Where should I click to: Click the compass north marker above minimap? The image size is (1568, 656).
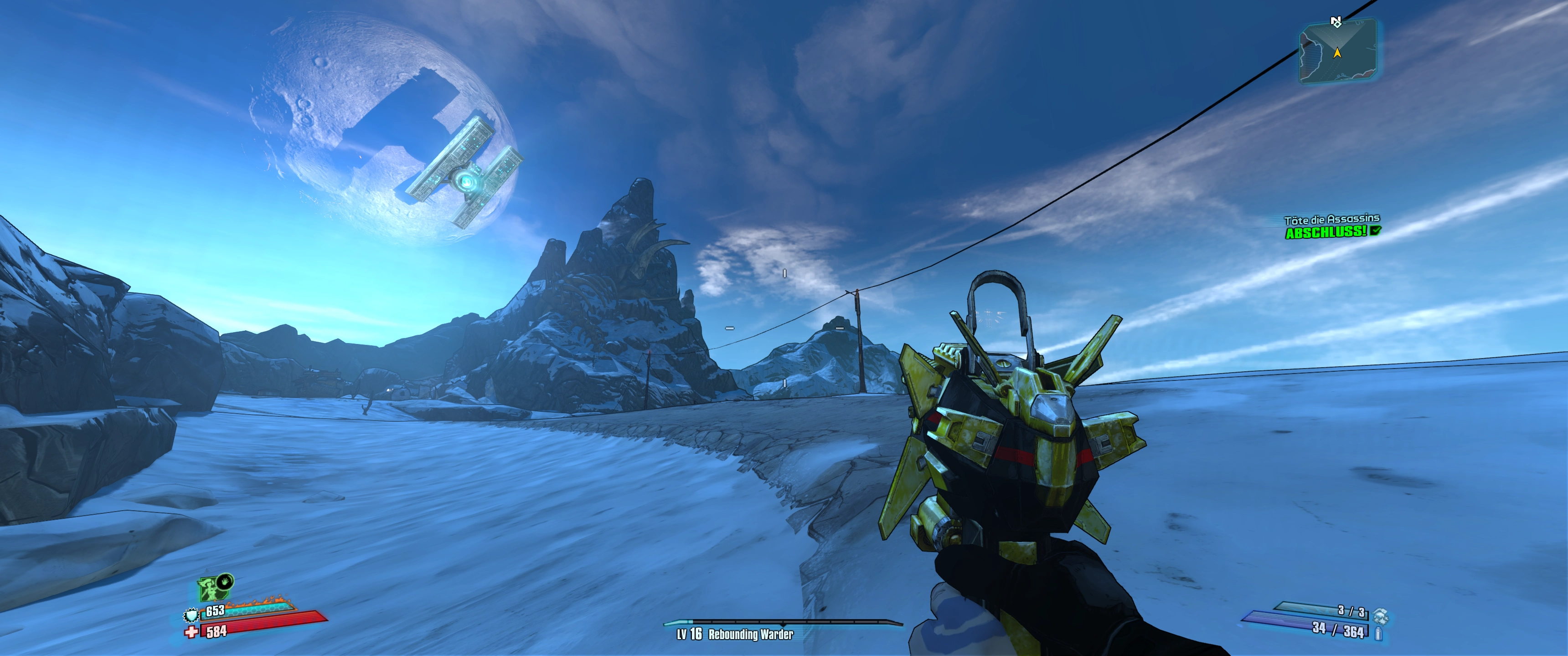pyautogui.click(x=1336, y=22)
